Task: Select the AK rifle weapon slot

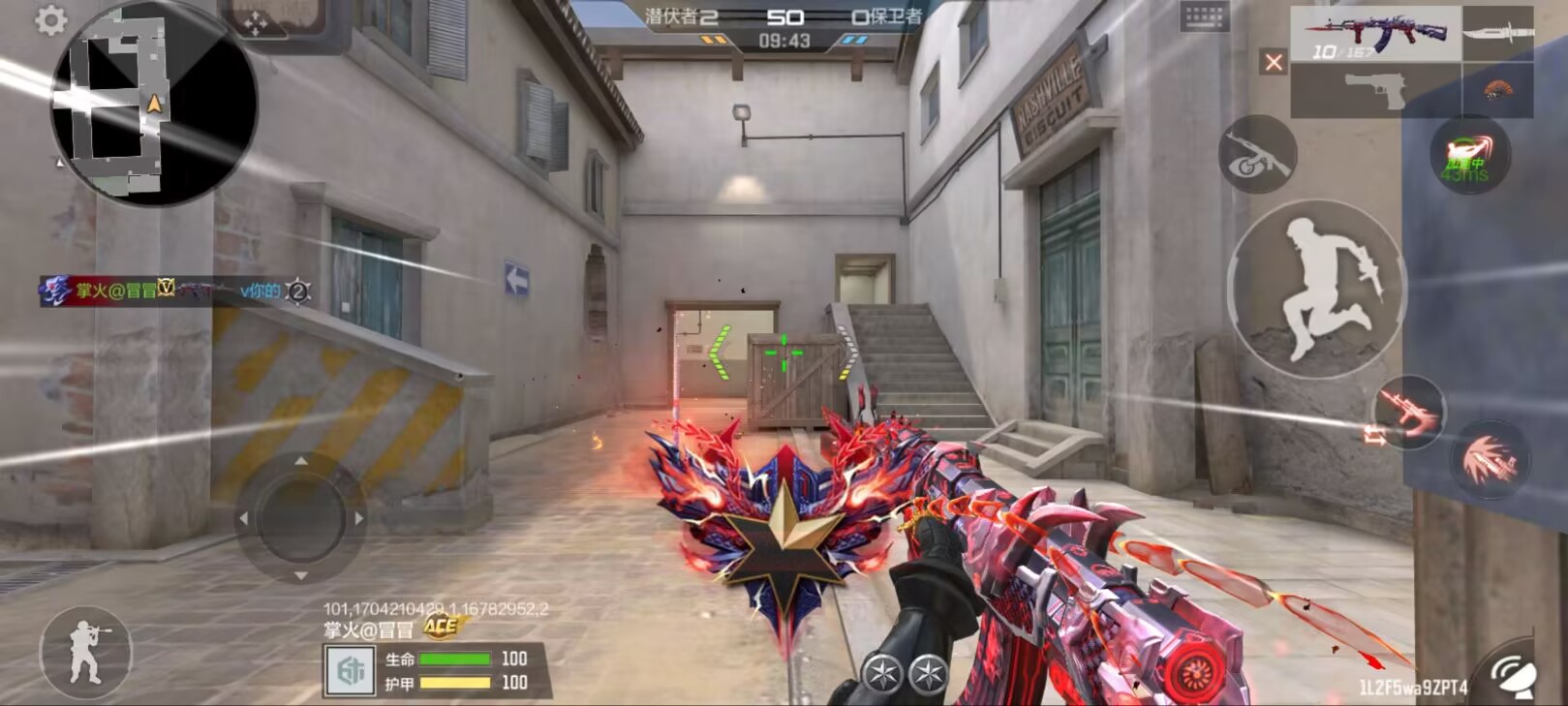Action: (1375, 34)
